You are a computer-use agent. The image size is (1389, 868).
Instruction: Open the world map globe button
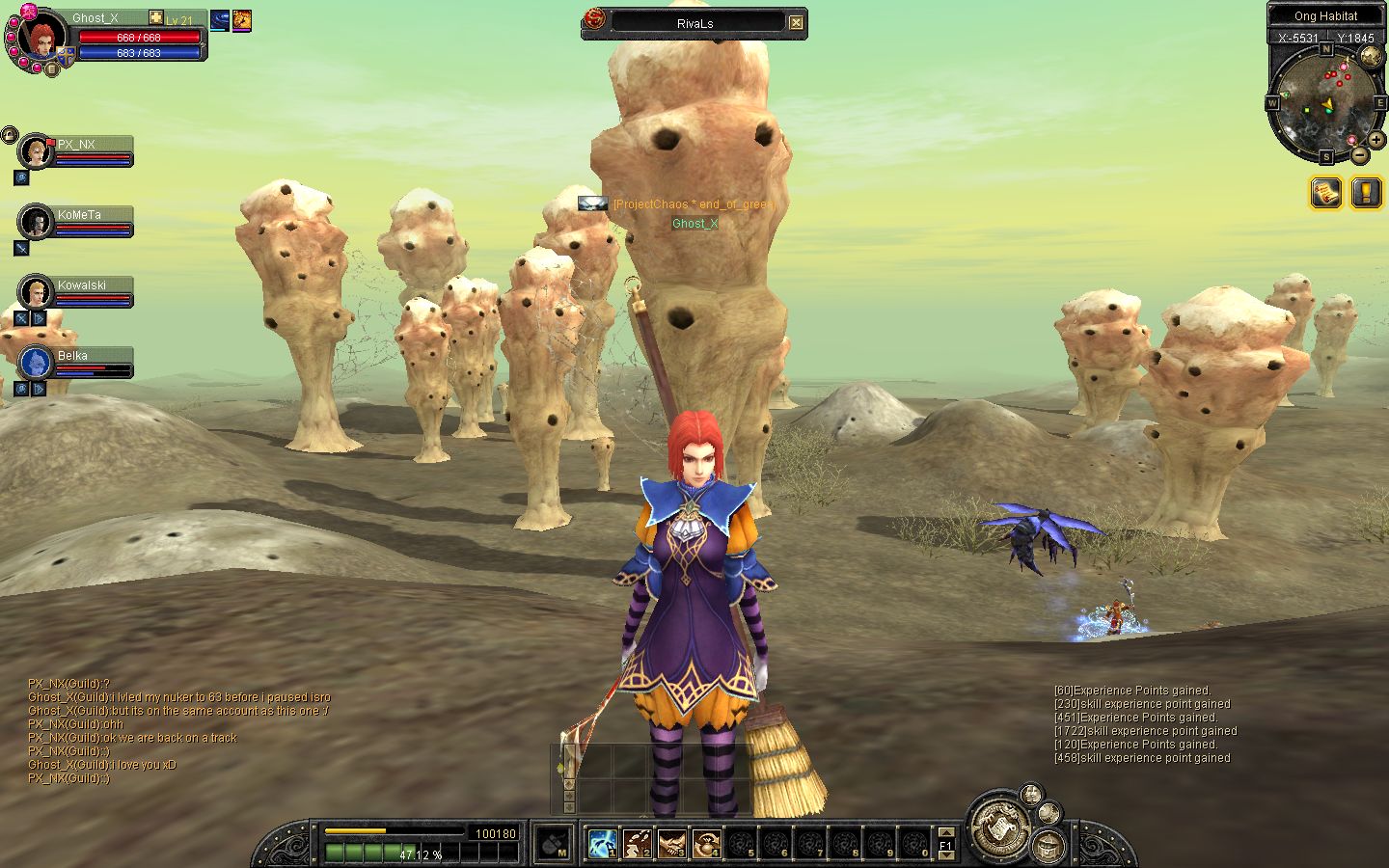tap(1370, 57)
